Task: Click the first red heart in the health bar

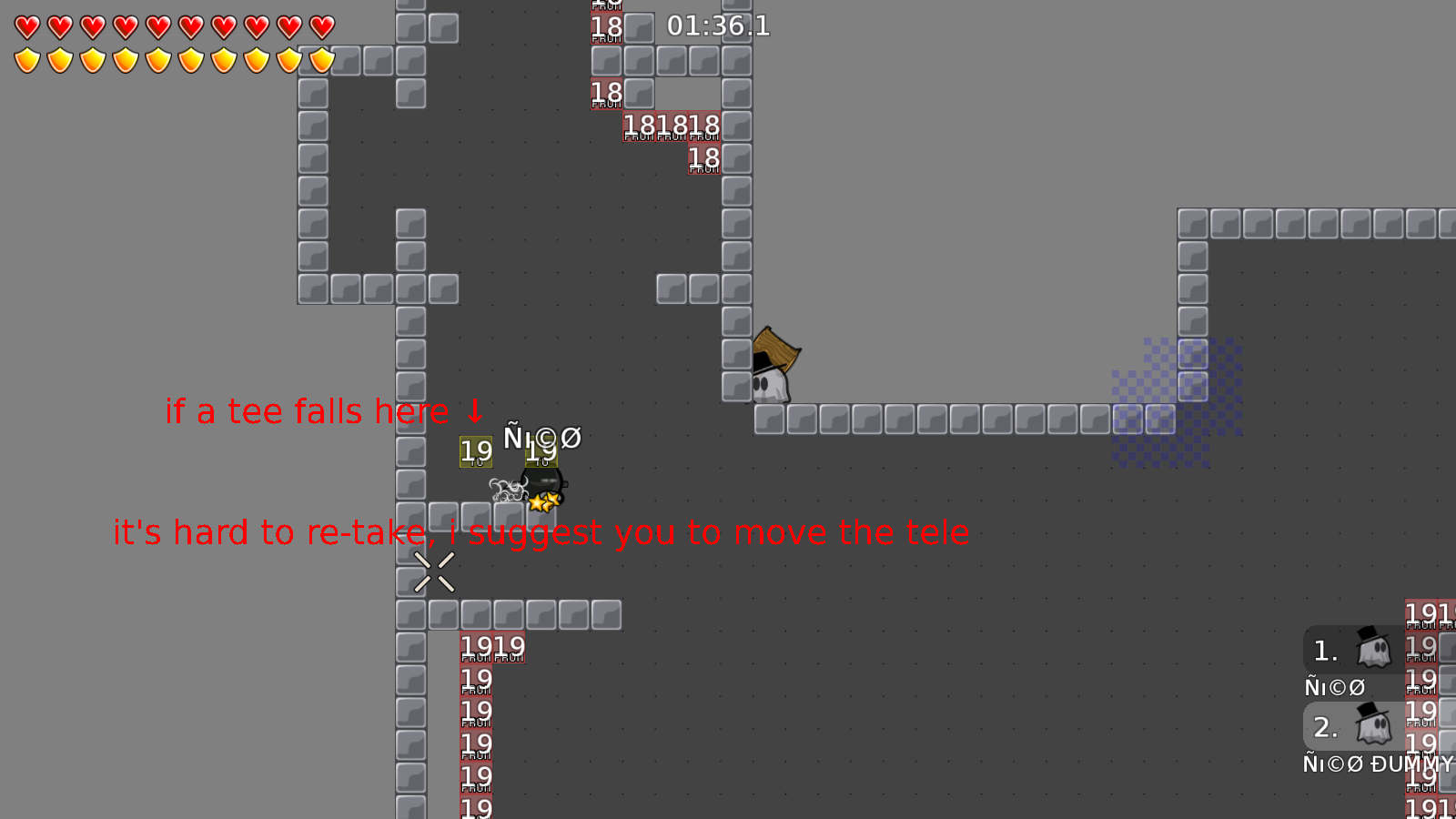Action: 25,25
